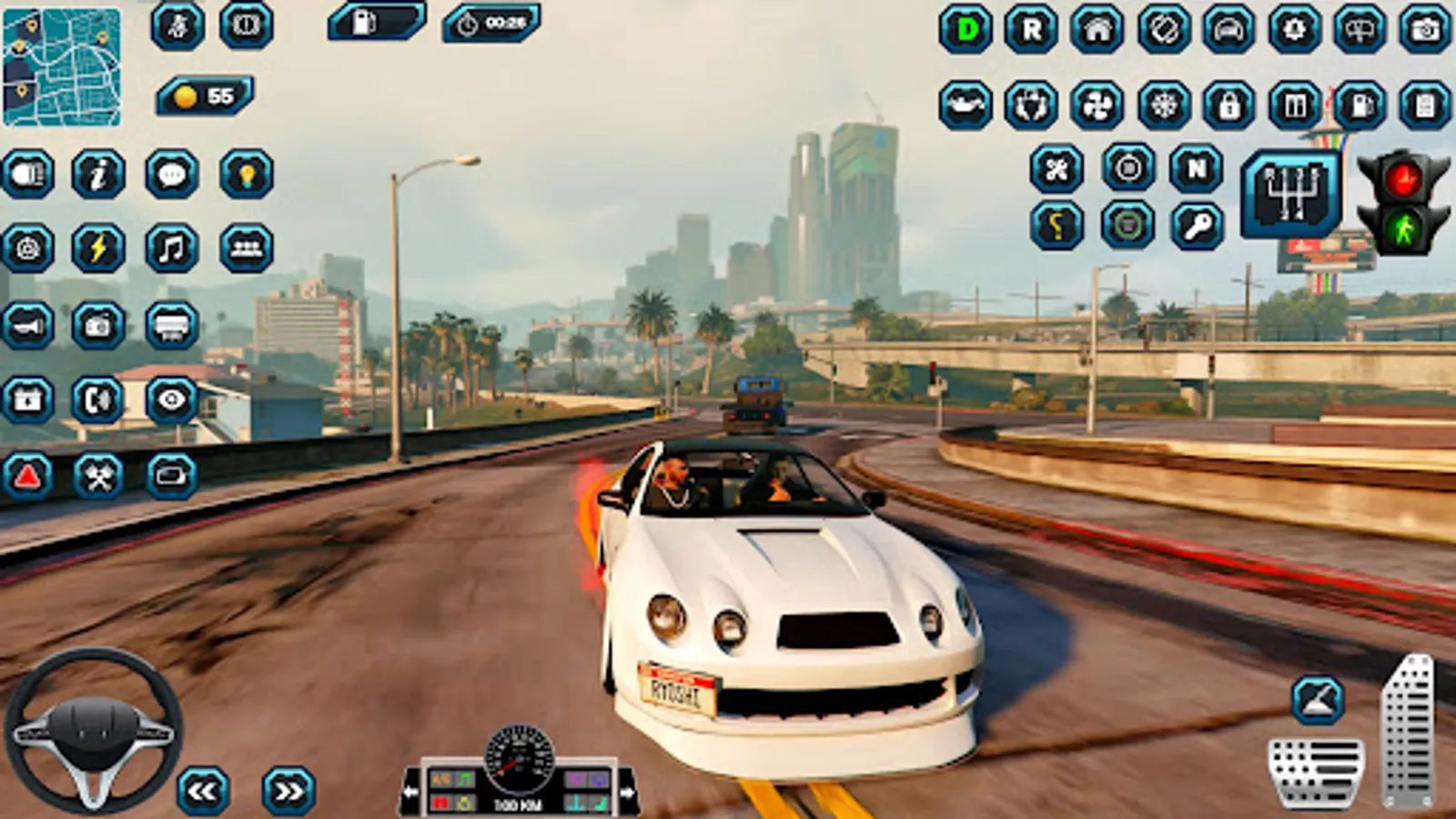1456x819 pixels.
Task: Click the right double-arrow turn button
Action: (x=288, y=791)
